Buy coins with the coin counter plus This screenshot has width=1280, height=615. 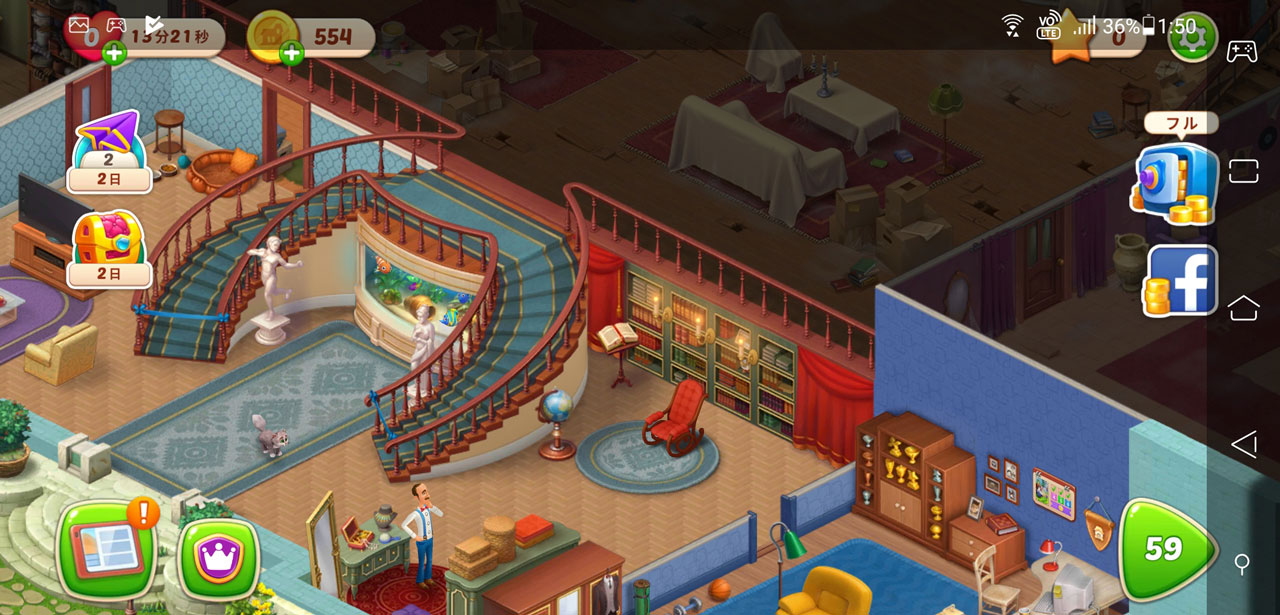point(292,54)
